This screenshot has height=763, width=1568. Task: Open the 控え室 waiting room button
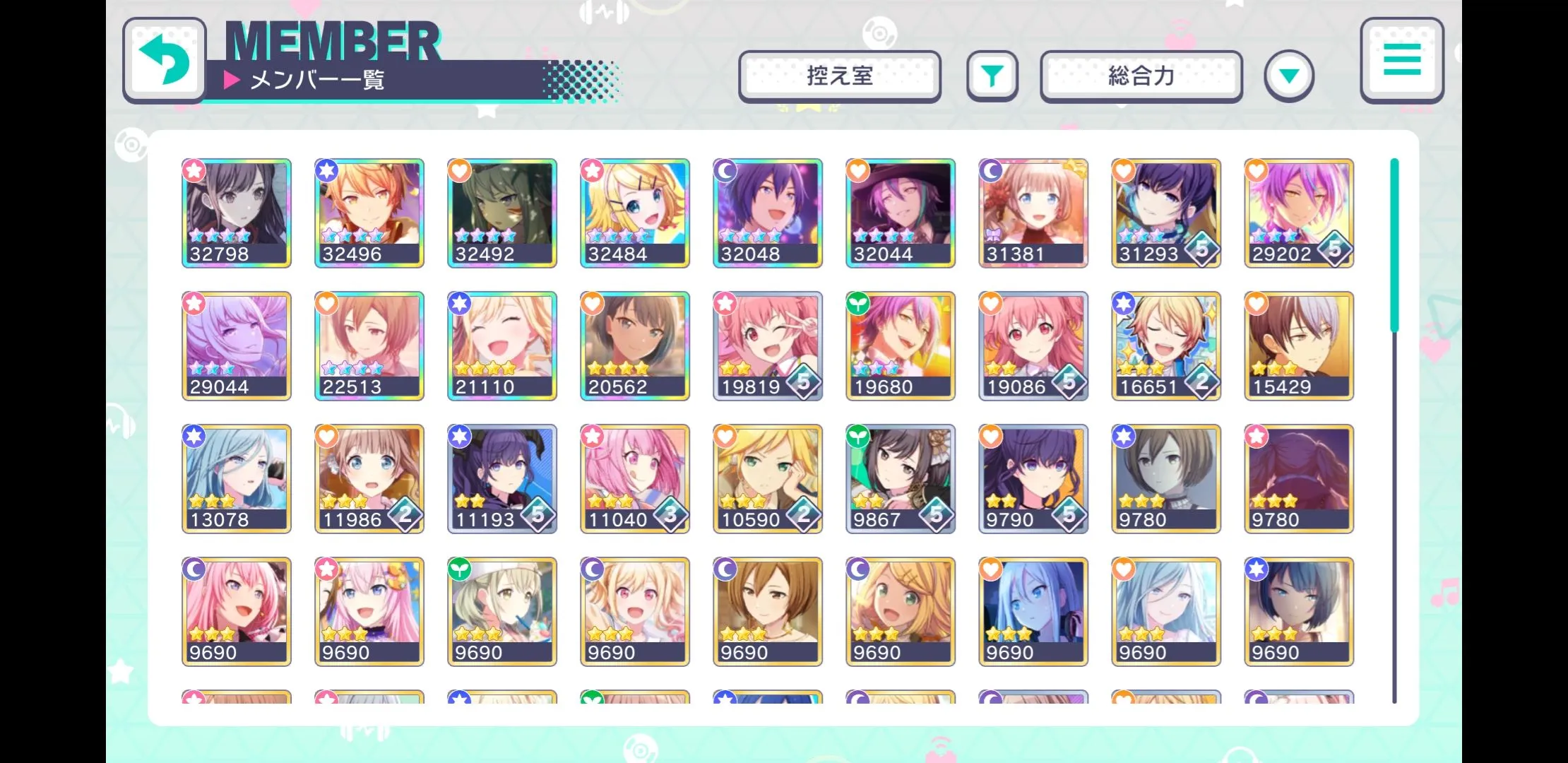coord(839,76)
